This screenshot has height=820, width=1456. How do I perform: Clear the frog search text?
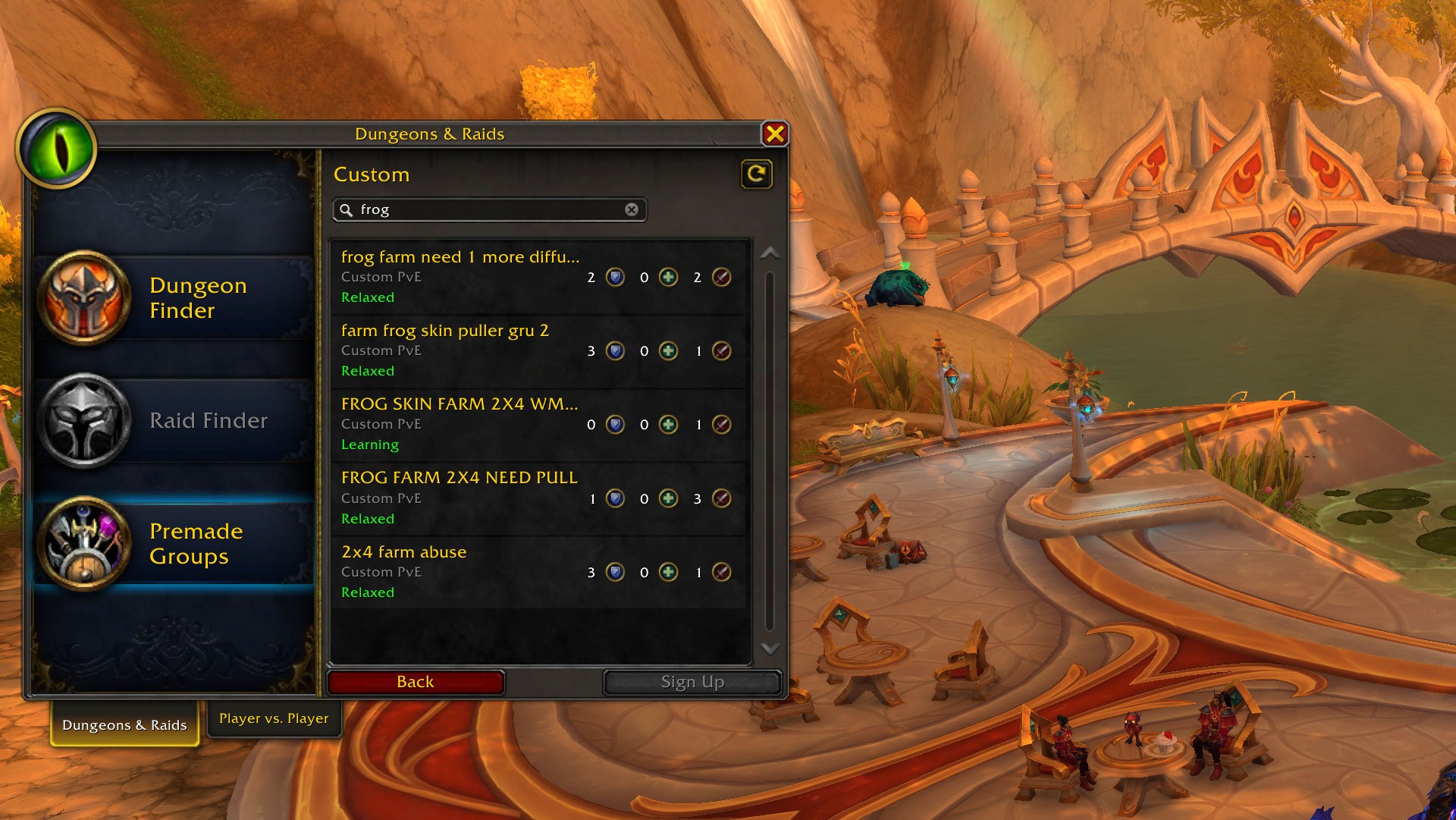[x=630, y=210]
